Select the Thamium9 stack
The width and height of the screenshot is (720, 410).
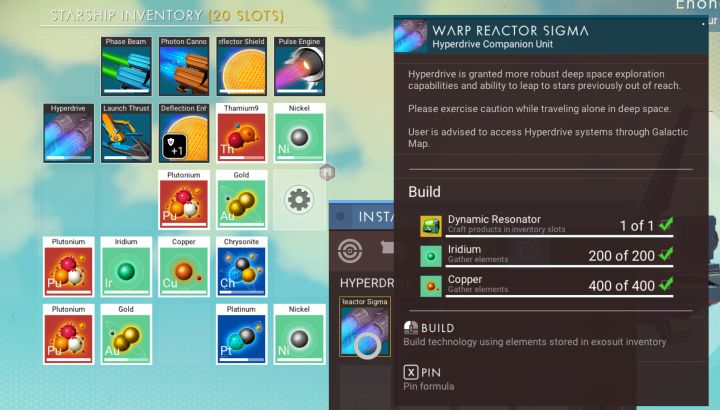[x=242, y=133]
